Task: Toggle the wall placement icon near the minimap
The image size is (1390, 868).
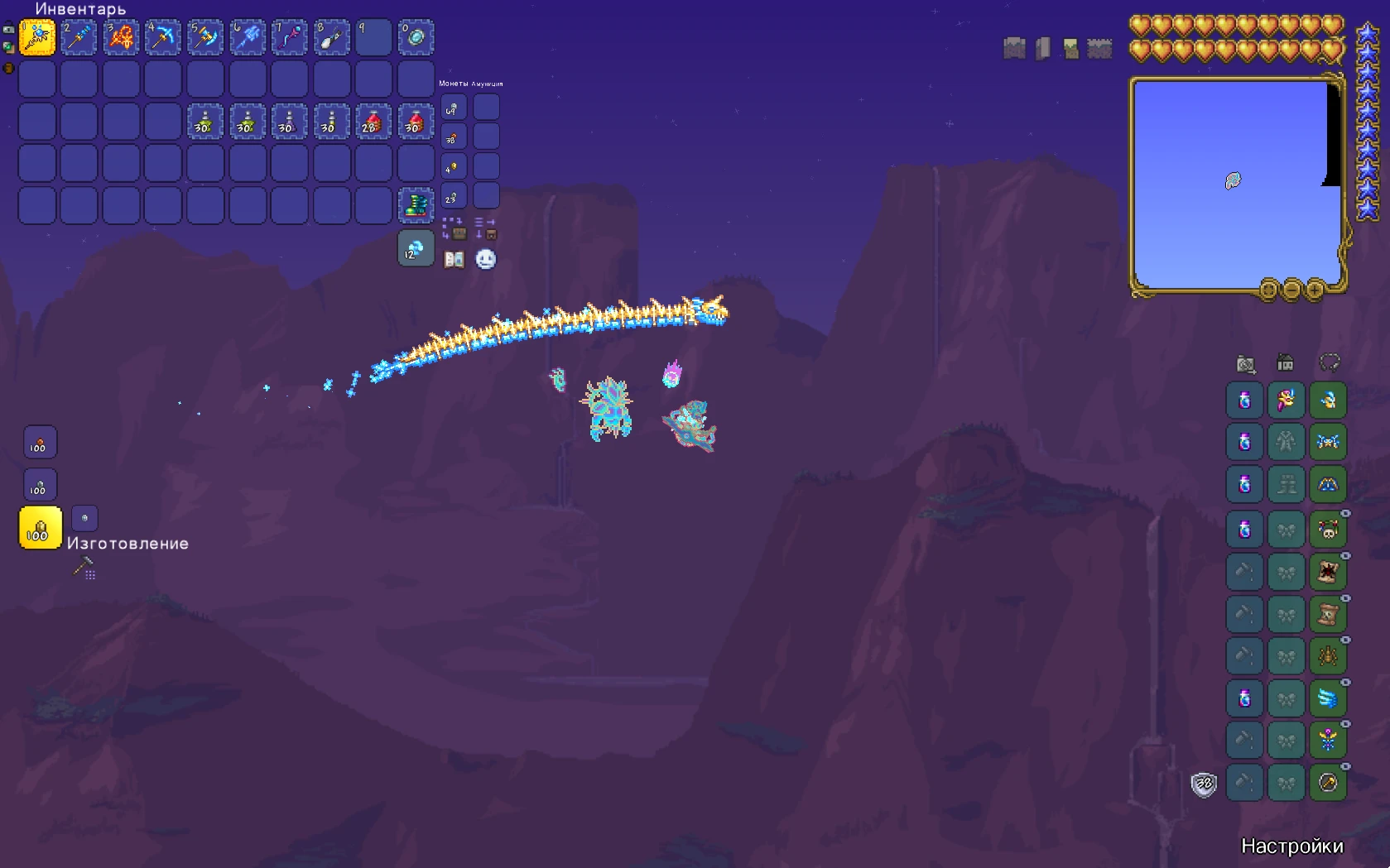Action: point(1041,48)
